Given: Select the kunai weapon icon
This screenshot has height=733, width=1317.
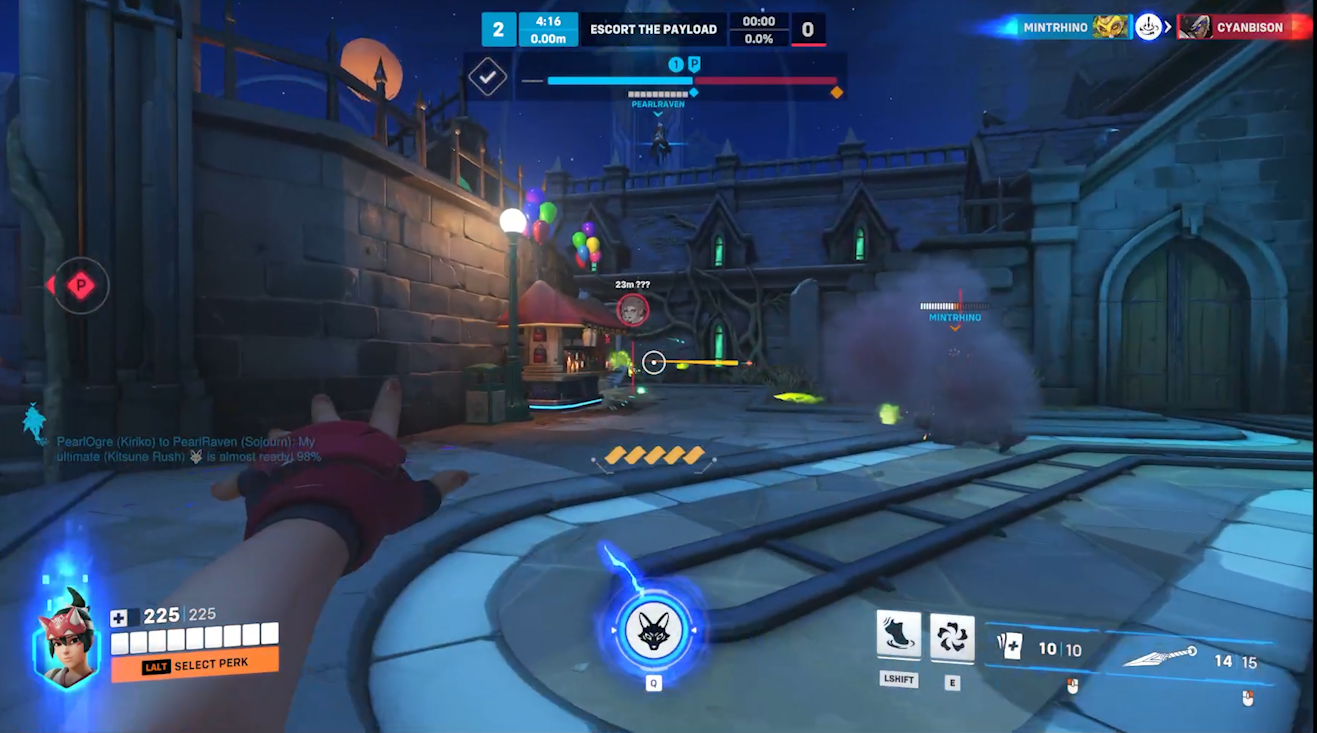Looking at the screenshot, I should tap(1160, 657).
